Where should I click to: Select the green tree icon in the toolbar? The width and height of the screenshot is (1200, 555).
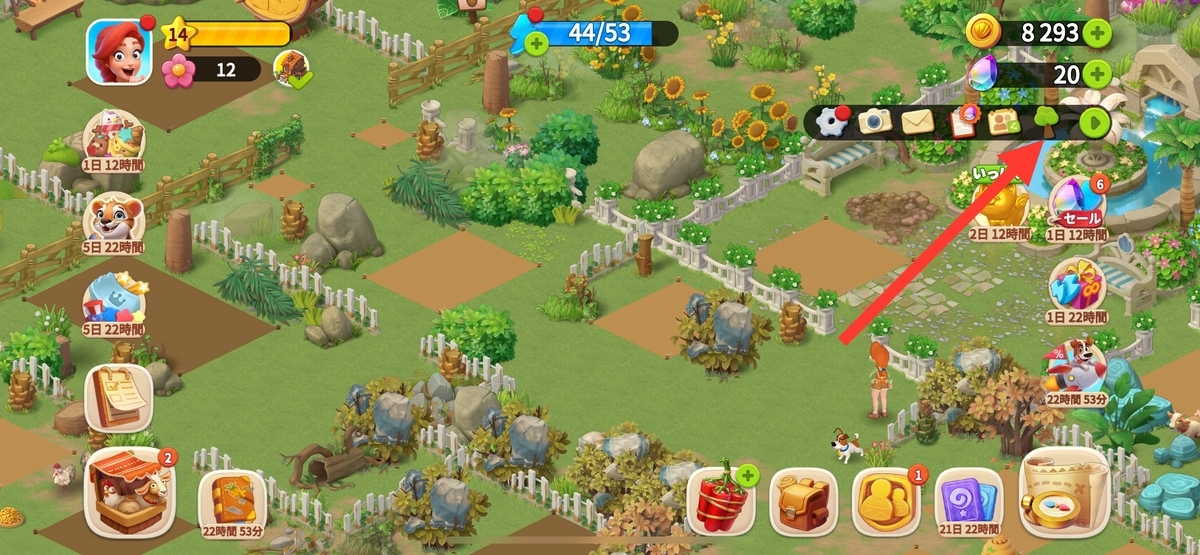1046,122
